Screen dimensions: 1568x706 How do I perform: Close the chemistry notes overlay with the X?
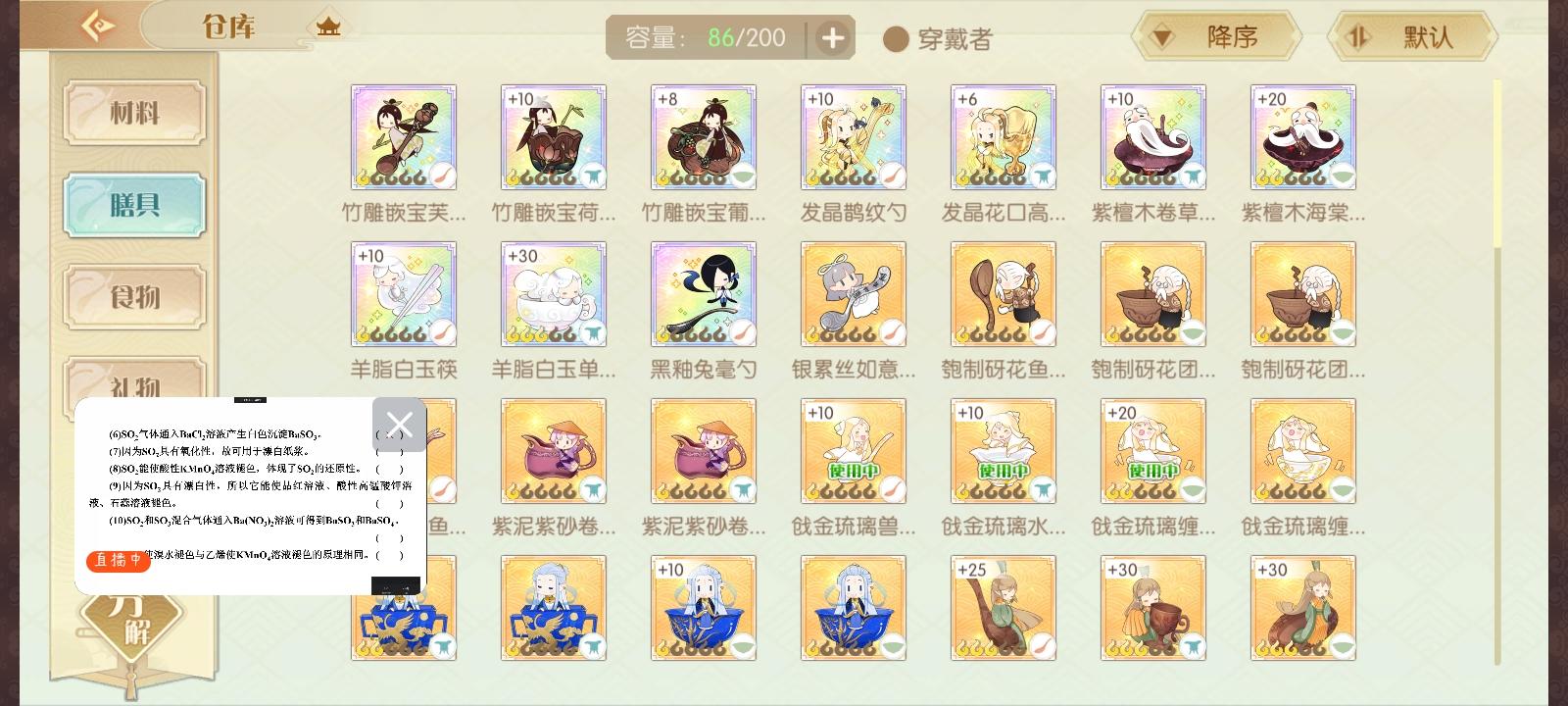[x=399, y=425]
